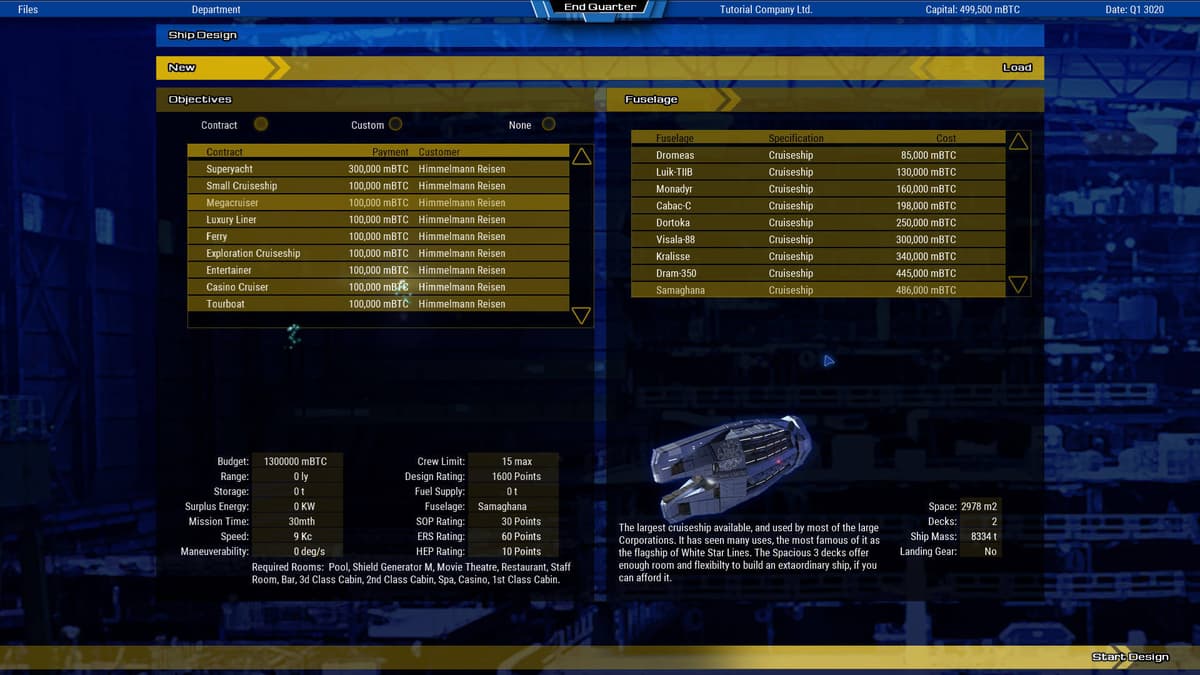Image resolution: width=1200 pixels, height=675 pixels.
Task: Select the Luxury Liner contract
Action: (378, 220)
